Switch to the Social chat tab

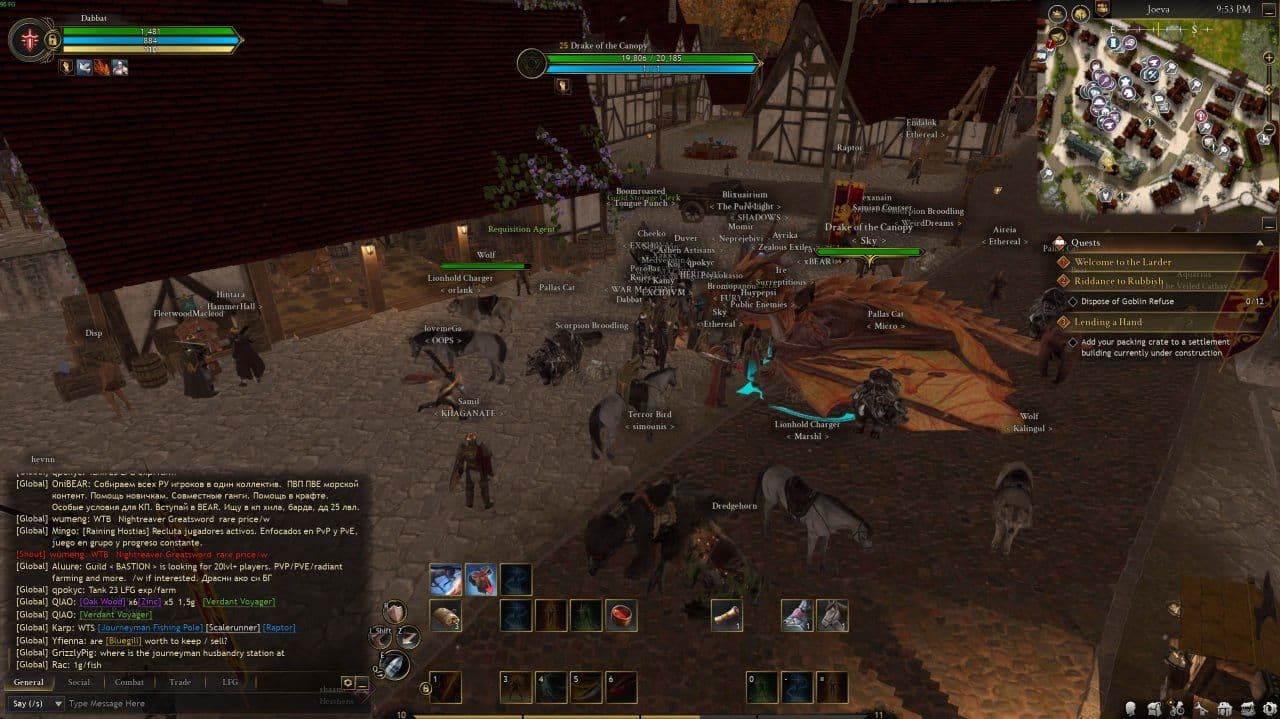pos(78,682)
